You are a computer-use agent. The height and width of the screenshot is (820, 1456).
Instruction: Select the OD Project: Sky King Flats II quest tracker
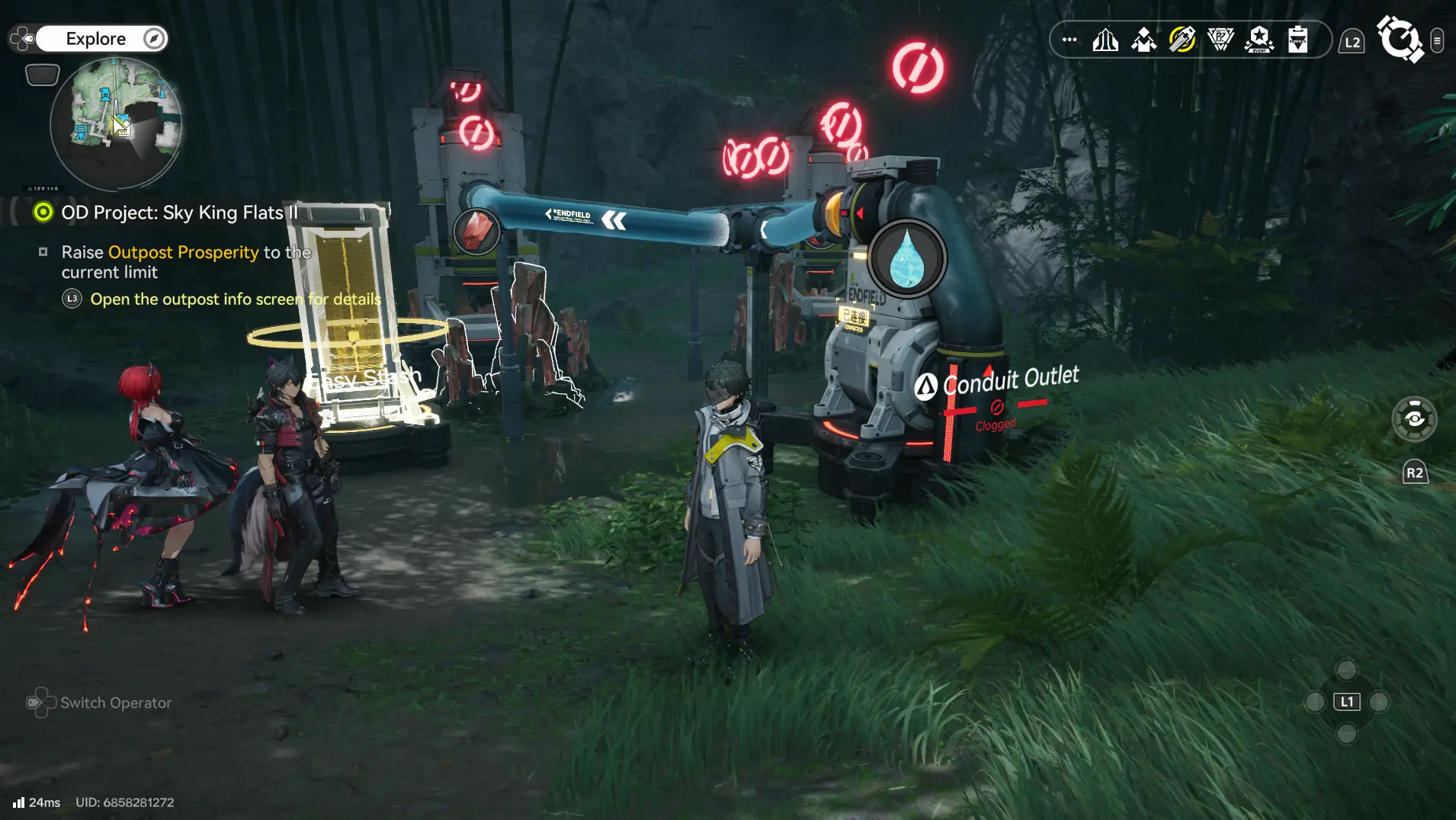(x=179, y=213)
